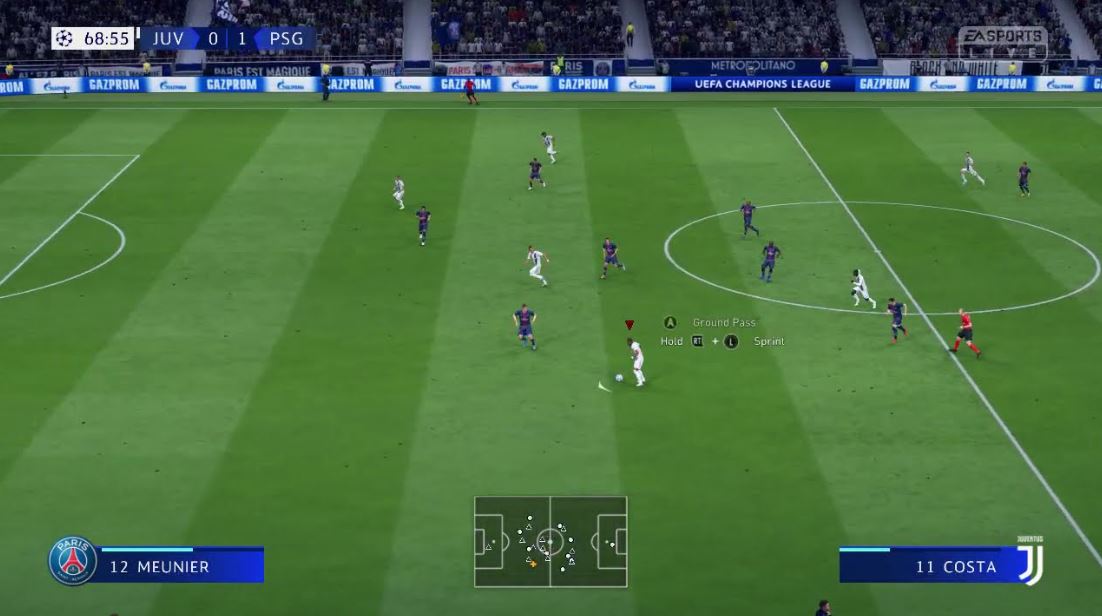Click the Paris Saint-Germain club crest
Image resolution: width=1102 pixels, height=616 pixels.
click(x=73, y=561)
